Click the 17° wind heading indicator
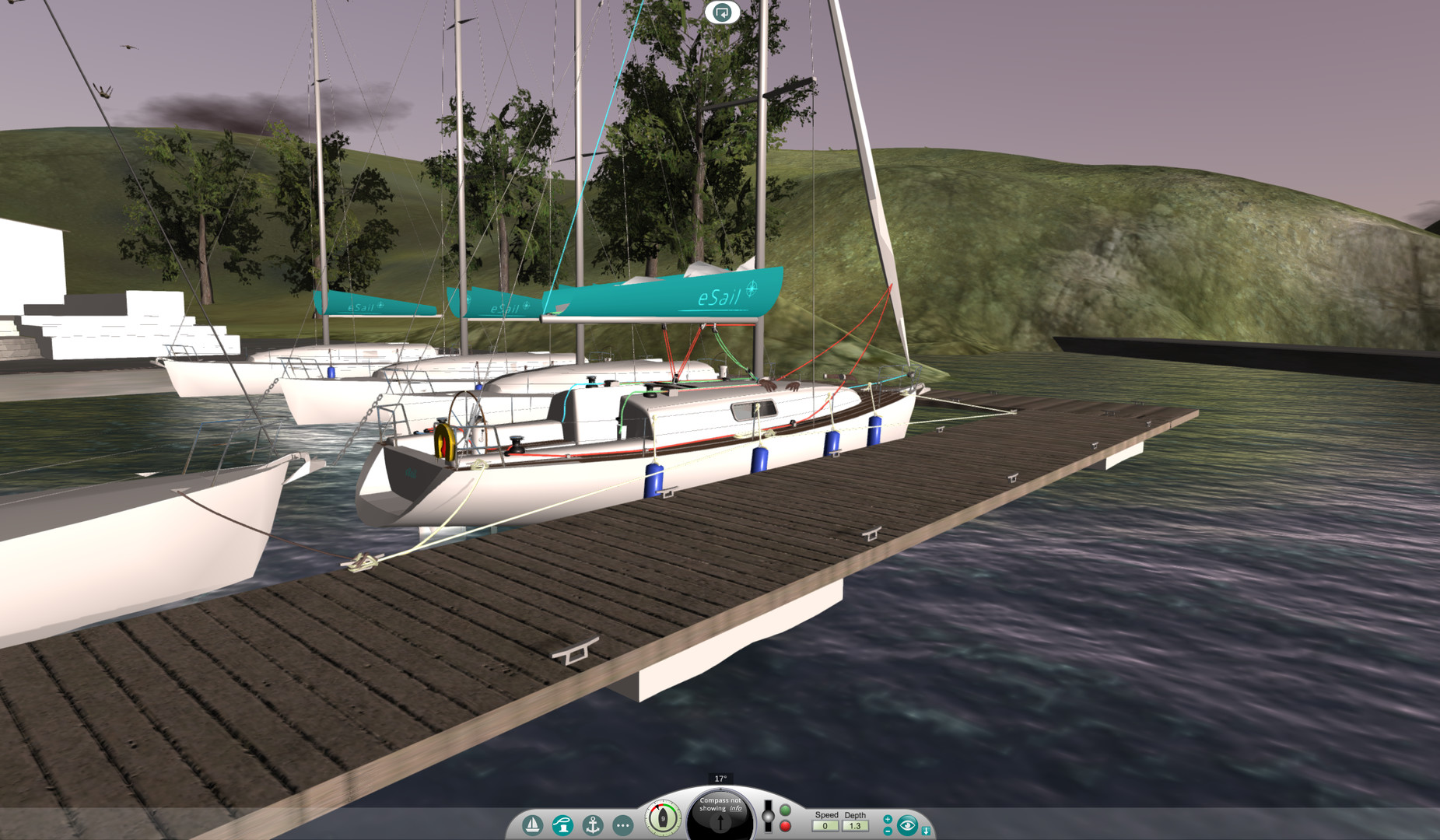 click(720, 777)
